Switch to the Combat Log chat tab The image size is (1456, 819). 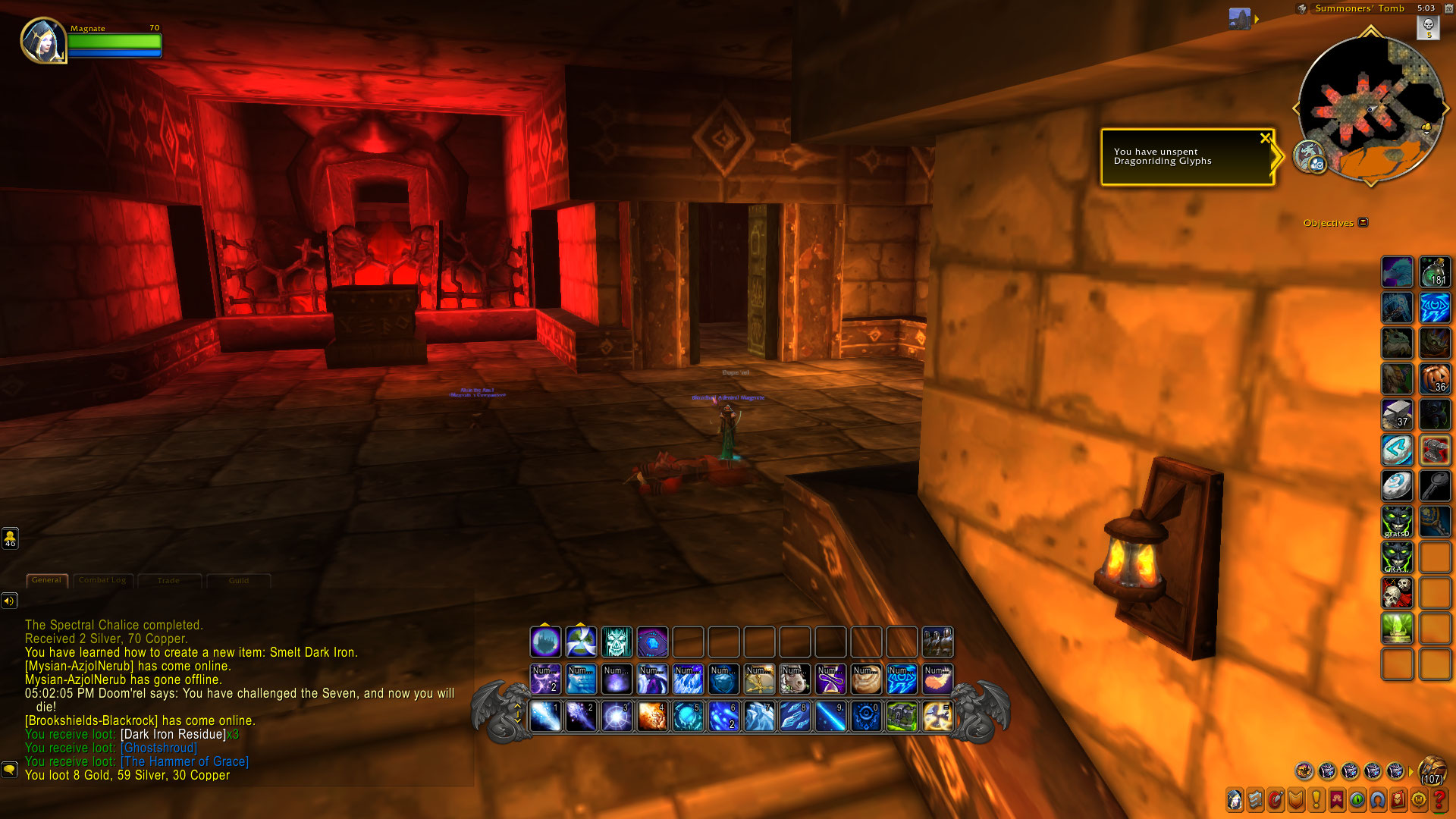[x=102, y=580]
